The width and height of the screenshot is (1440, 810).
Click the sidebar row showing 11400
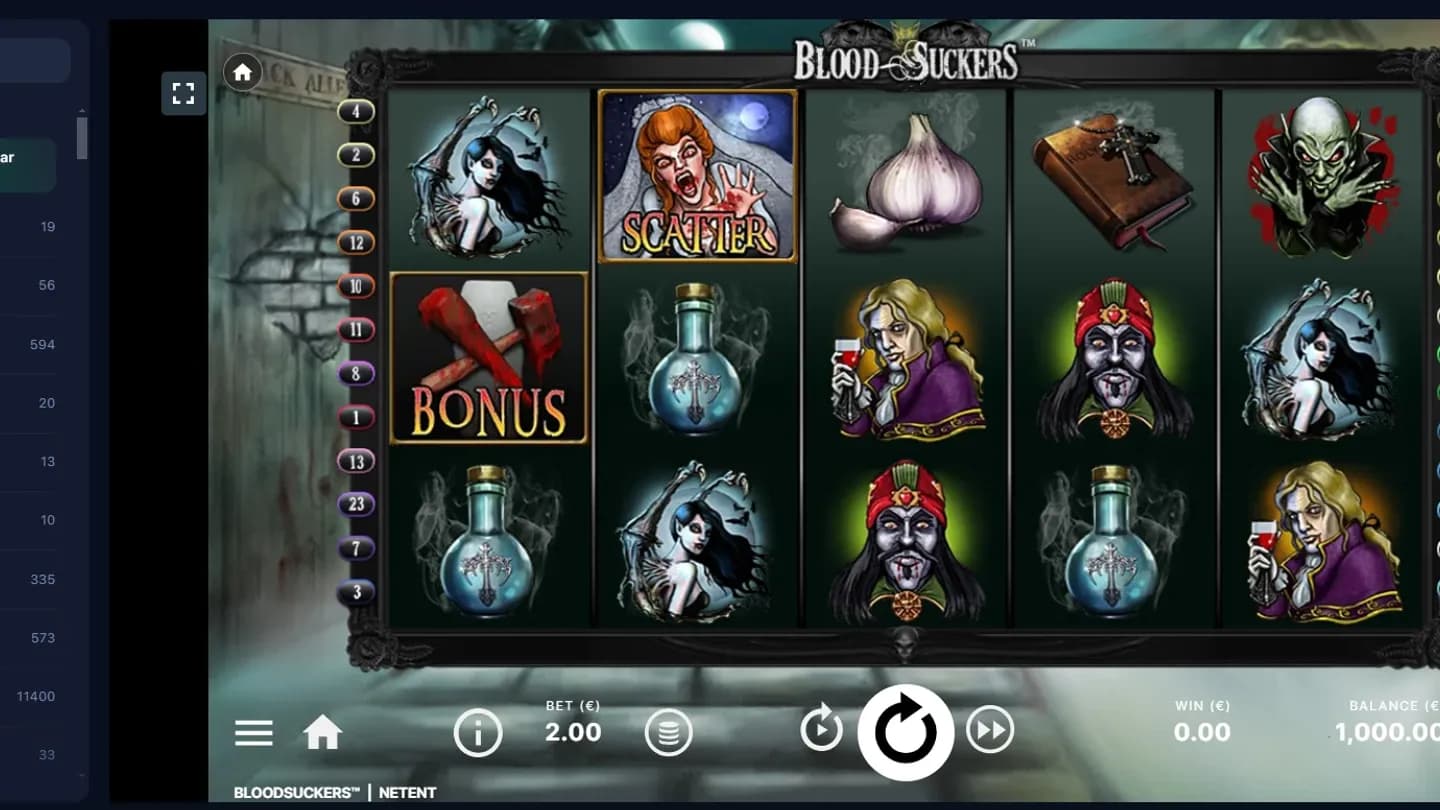coord(38,695)
